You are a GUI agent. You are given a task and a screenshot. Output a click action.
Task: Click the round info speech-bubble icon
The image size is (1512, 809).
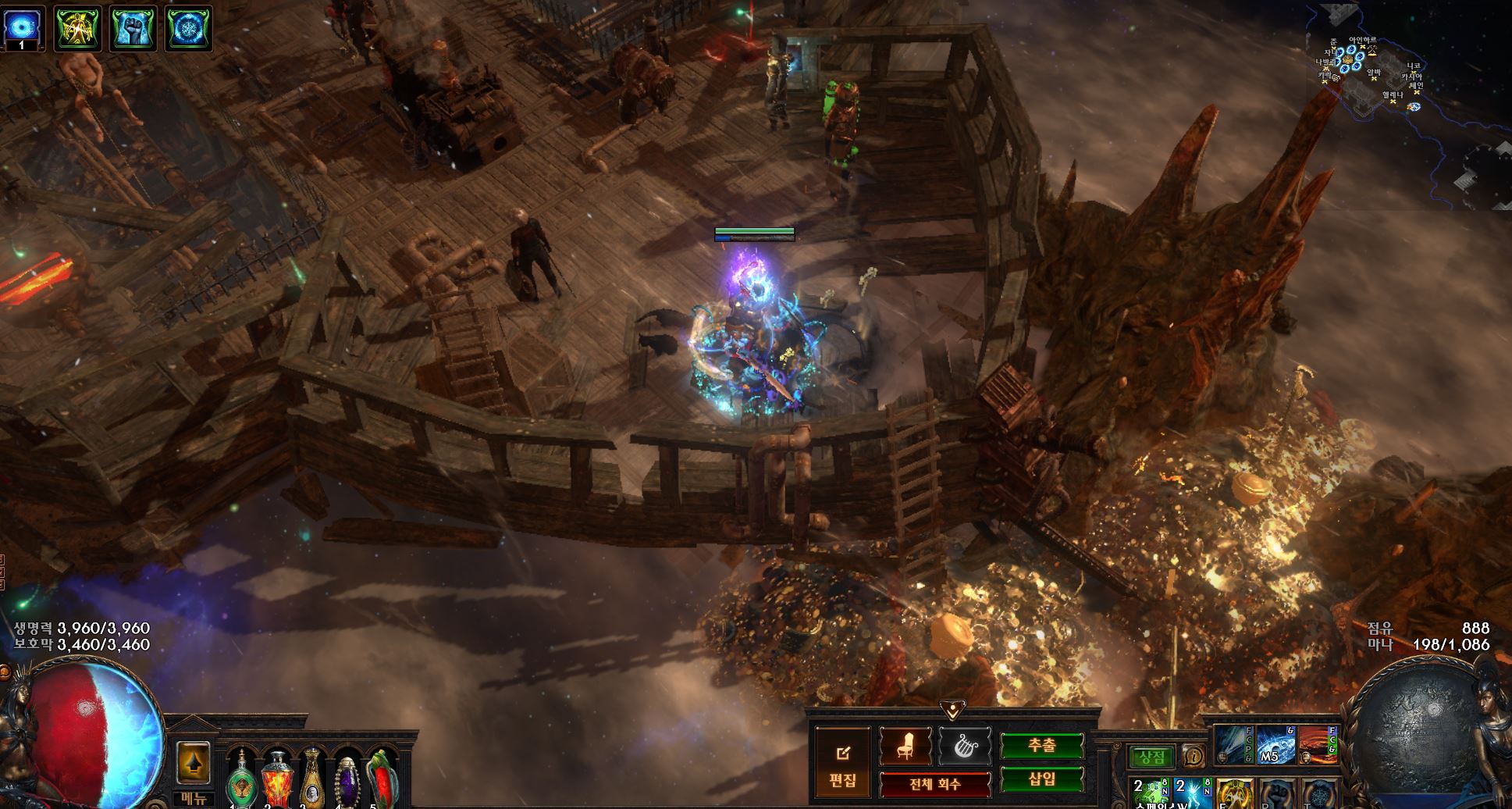pos(1192,755)
